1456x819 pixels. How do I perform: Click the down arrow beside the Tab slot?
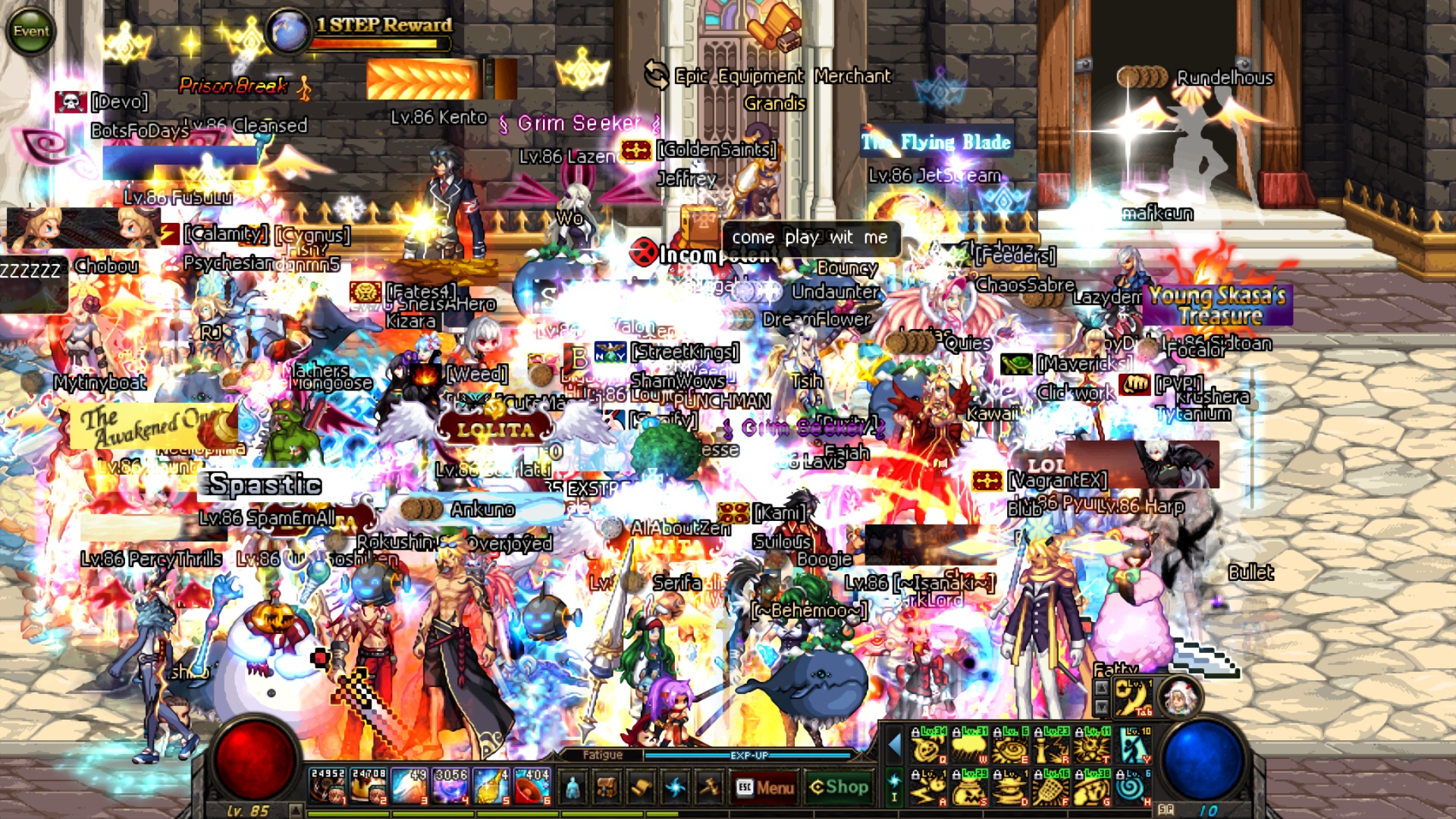1103,708
